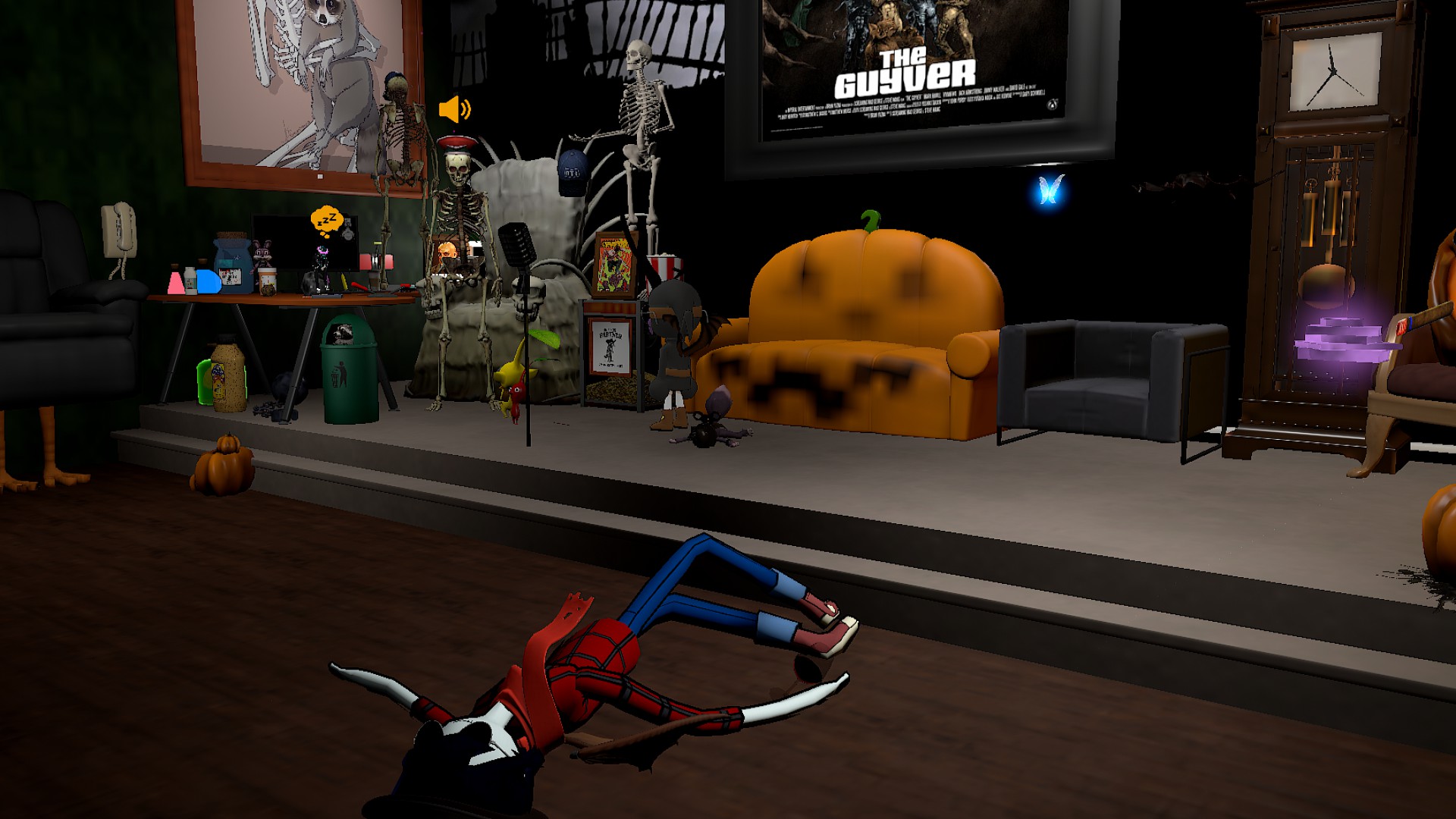Select the orange zzz sleep status bubble
Screen dimensions: 1456x819
327,221
